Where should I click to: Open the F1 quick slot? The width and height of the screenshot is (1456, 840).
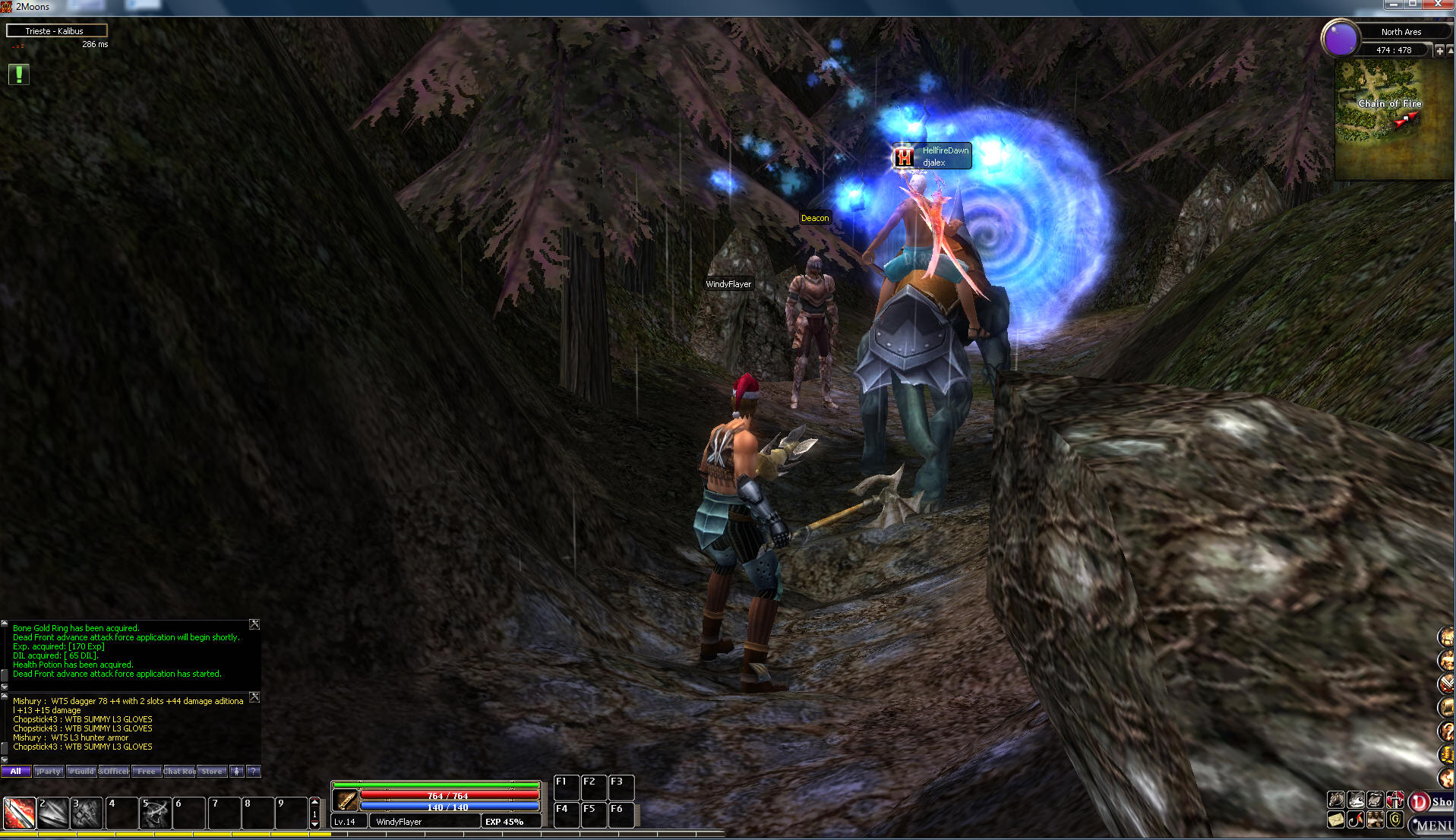[x=566, y=788]
